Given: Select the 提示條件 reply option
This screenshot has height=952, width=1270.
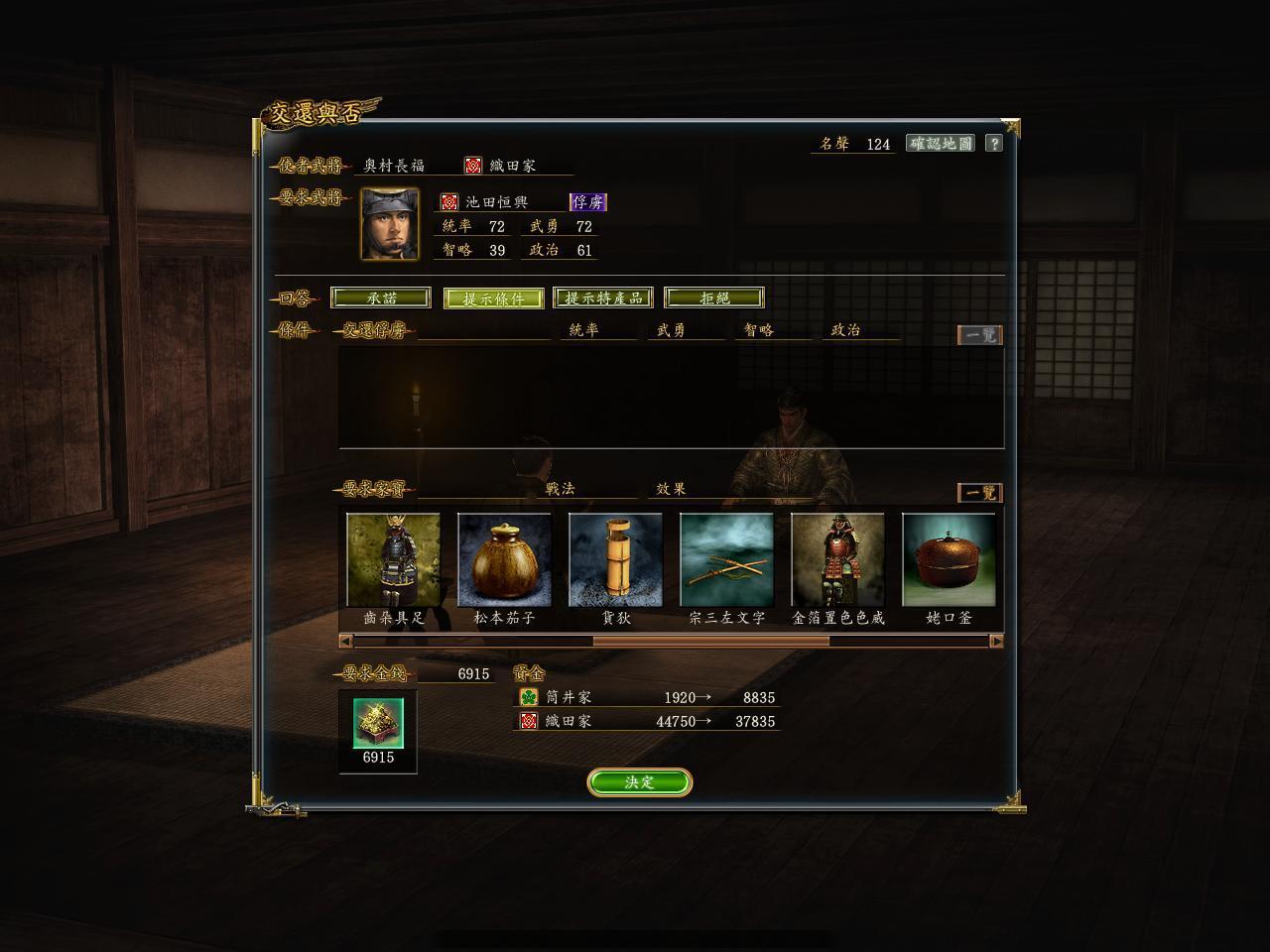Looking at the screenshot, I should 493,298.
